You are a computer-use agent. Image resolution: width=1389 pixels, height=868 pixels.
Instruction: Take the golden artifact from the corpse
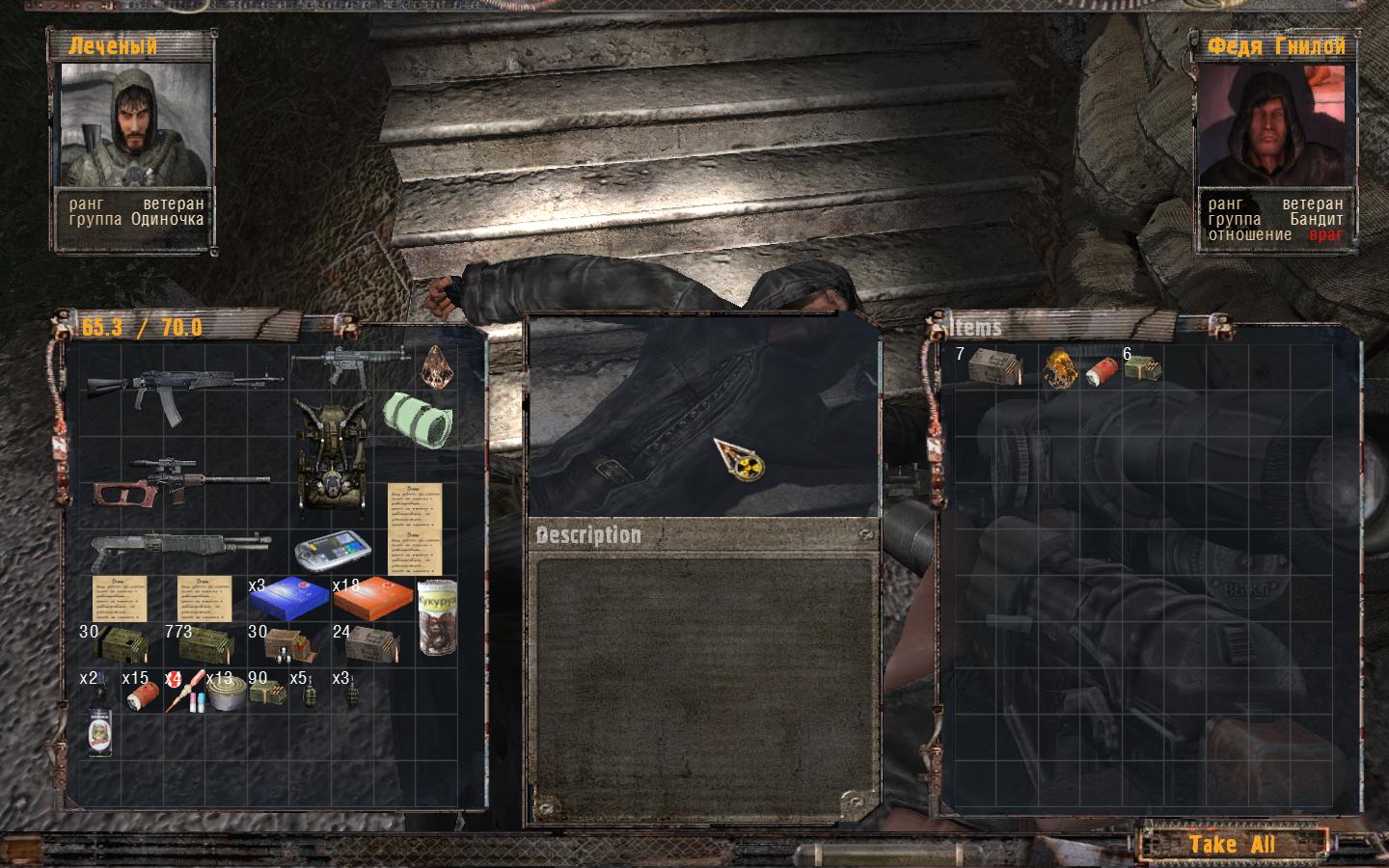(x=1061, y=368)
